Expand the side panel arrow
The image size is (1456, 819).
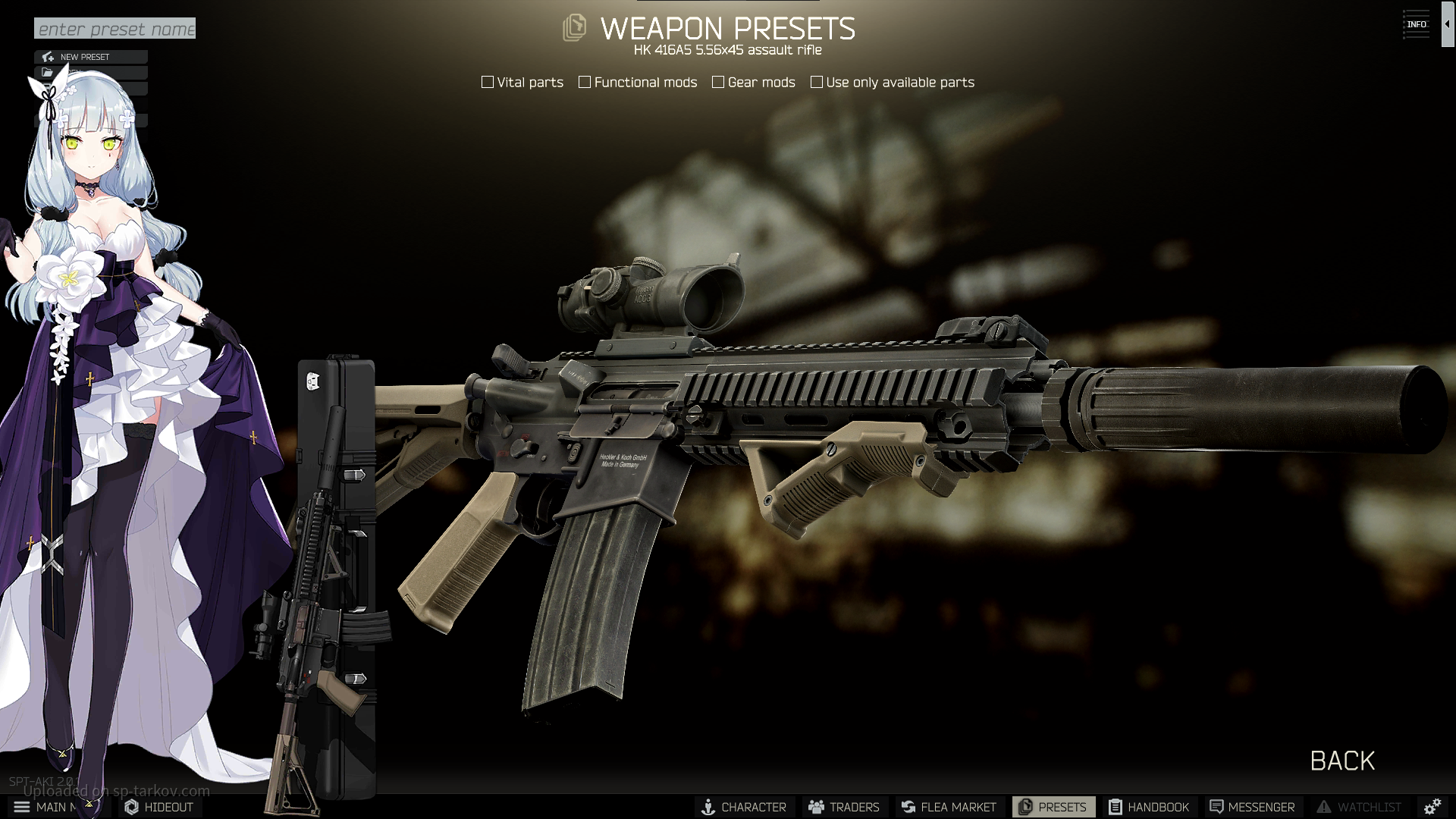pyautogui.click(x=1447, y=24)
